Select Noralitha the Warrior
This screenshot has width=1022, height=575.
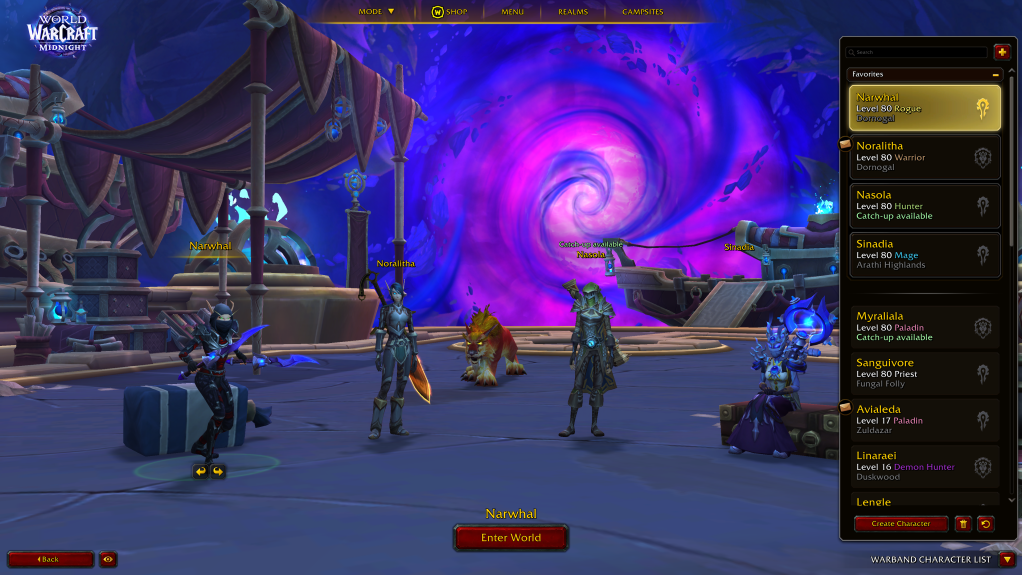pyautogui.click(x=924, y=157)
